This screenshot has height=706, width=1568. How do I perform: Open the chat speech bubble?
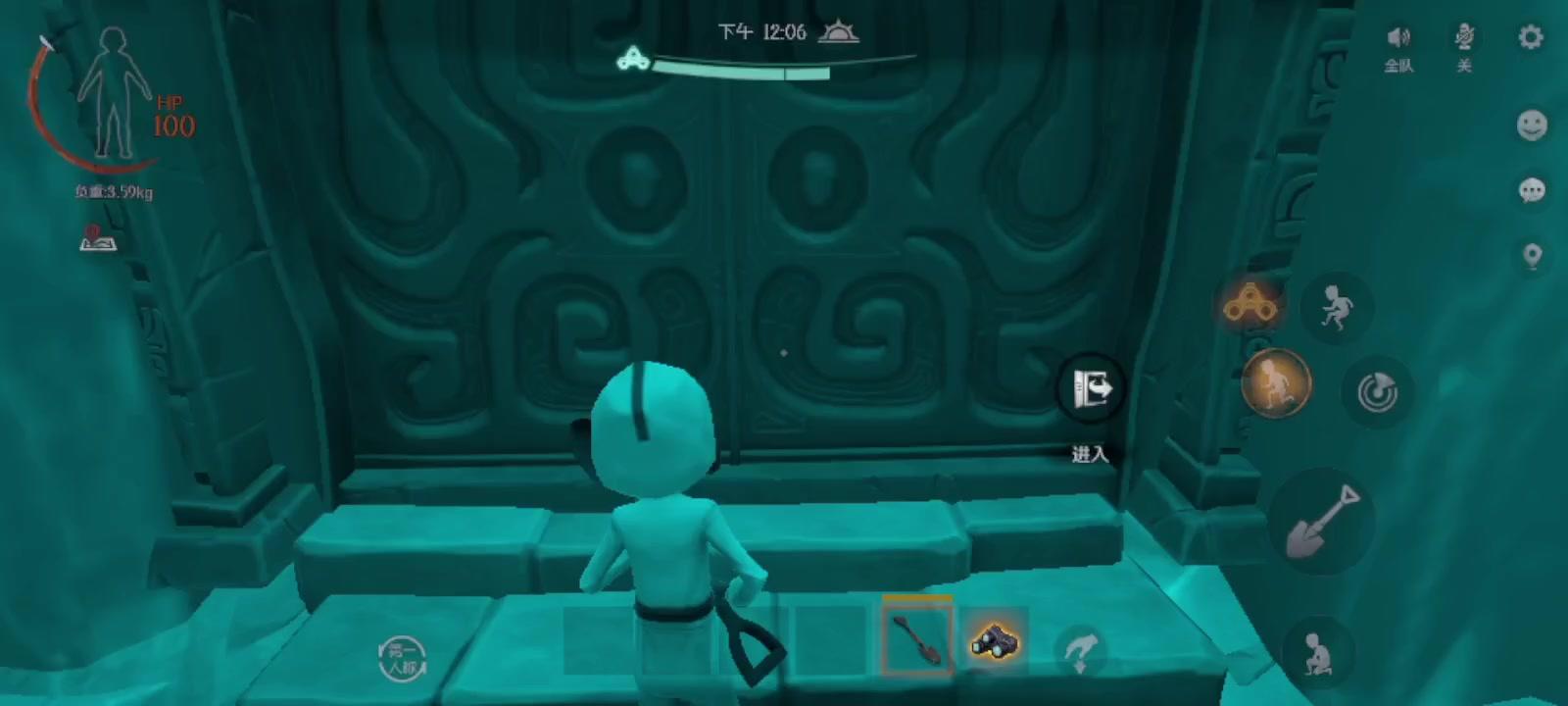pyautogui.click(x=1532, y=189)
